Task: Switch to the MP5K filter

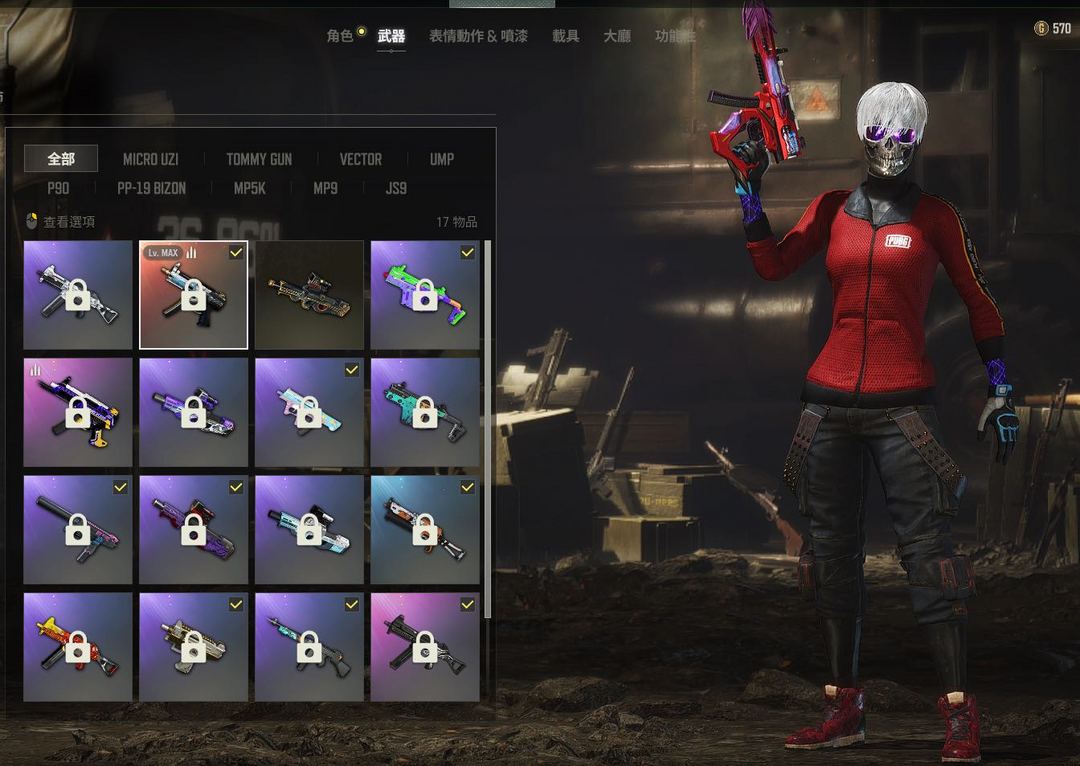Action: (x=249, y=188)
